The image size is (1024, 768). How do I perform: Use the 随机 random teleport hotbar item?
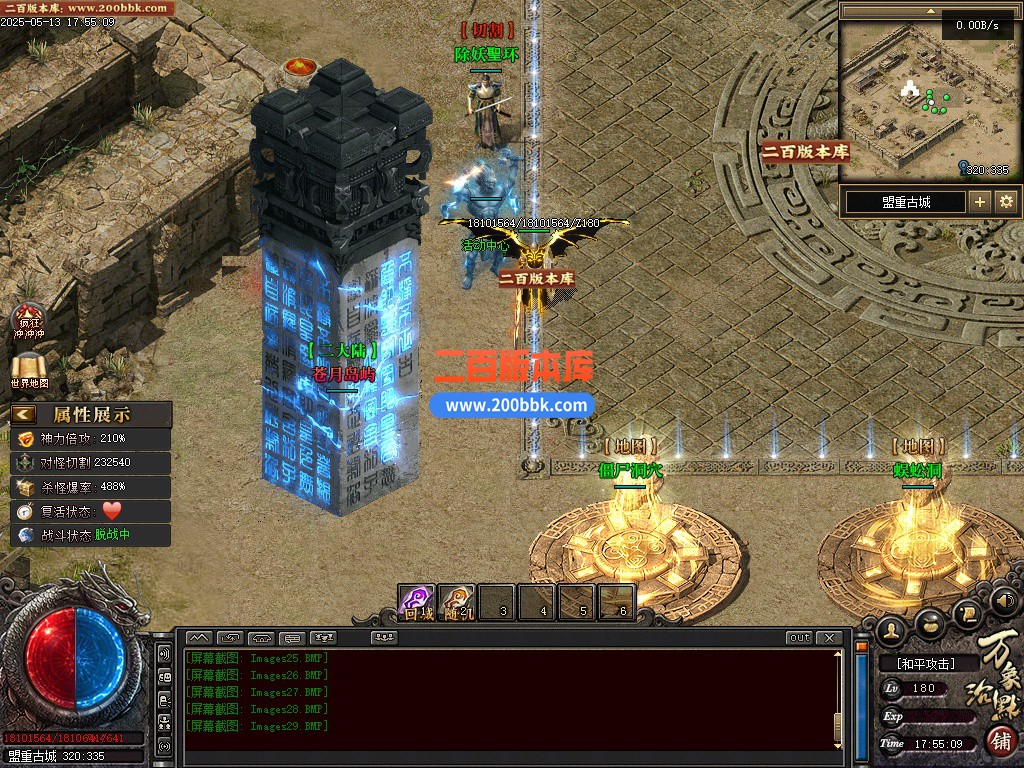pyautogui.click(x=457, y=602)
